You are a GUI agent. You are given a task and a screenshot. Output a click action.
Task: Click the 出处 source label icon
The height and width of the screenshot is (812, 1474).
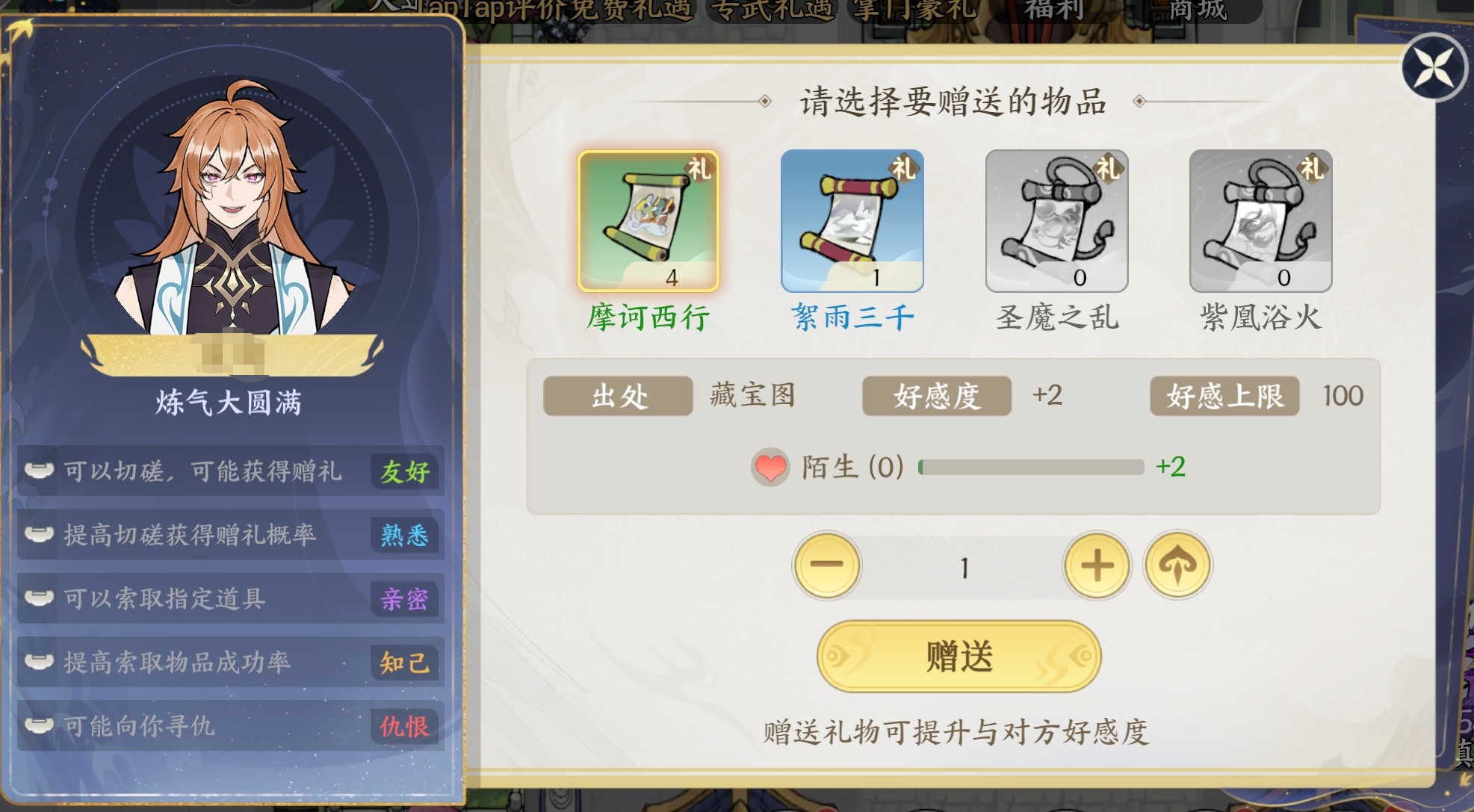pos(617,397)
